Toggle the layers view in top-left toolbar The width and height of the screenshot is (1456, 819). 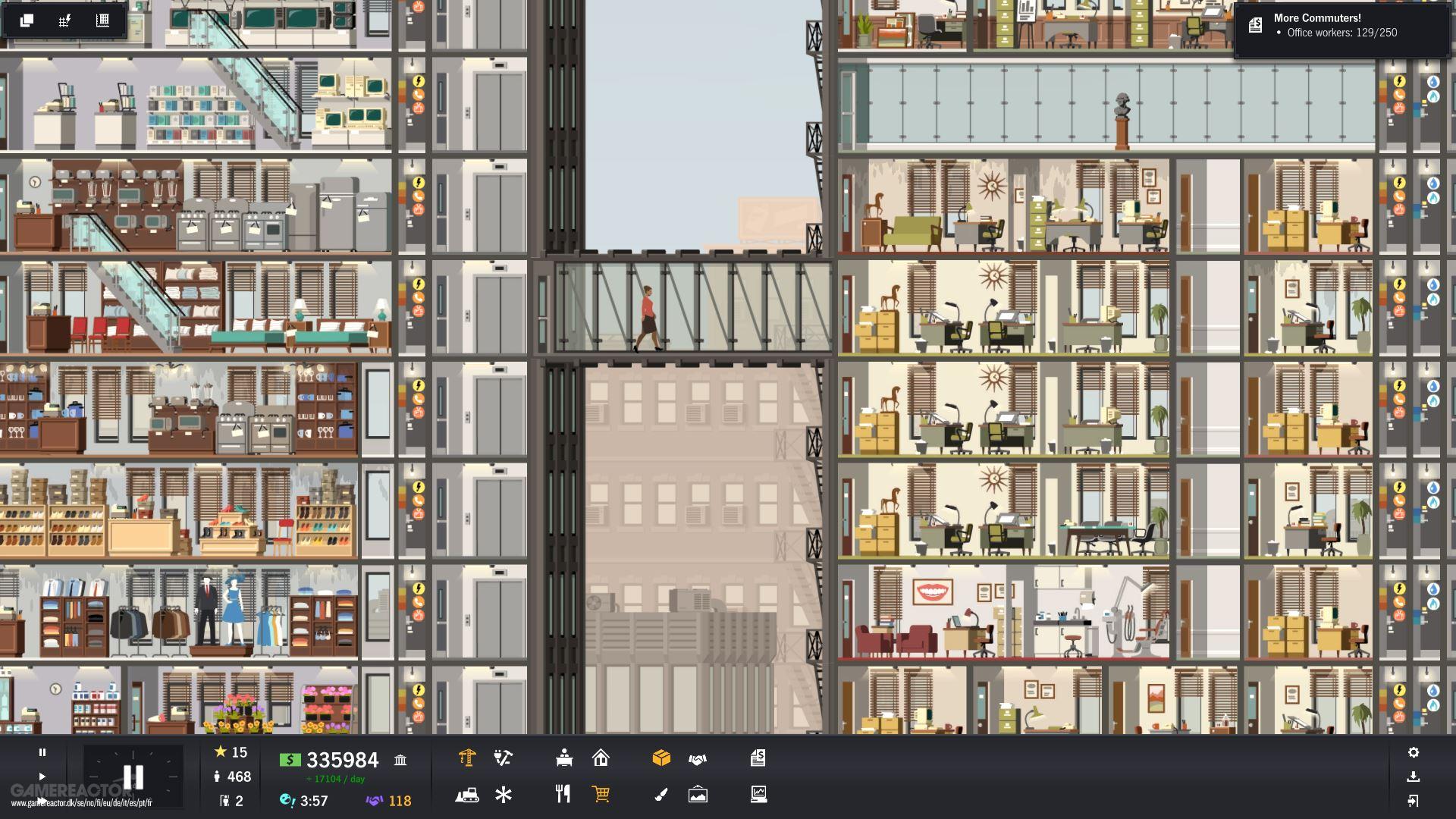pyautogui.click(x=27, y=20)
